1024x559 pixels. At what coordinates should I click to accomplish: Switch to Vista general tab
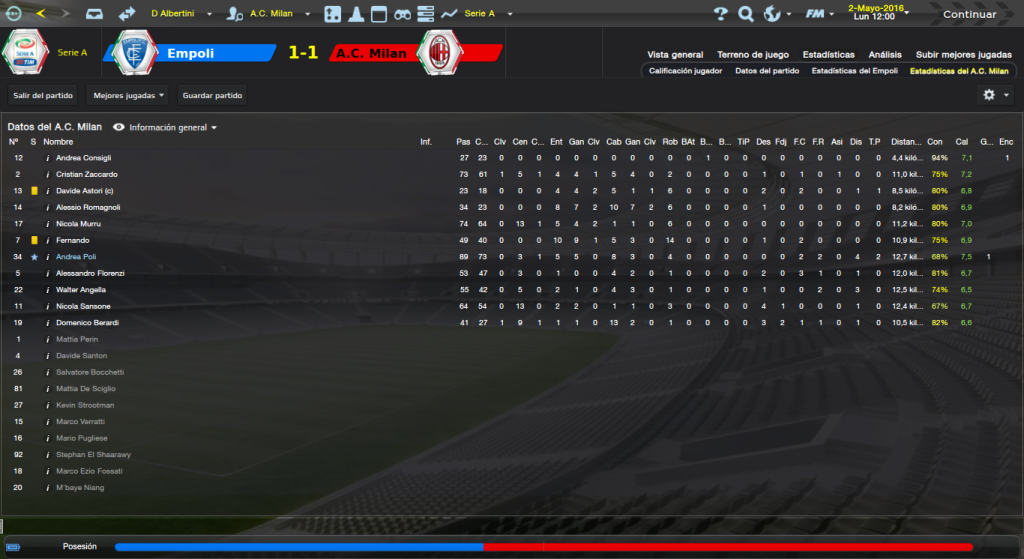(675, 54)
